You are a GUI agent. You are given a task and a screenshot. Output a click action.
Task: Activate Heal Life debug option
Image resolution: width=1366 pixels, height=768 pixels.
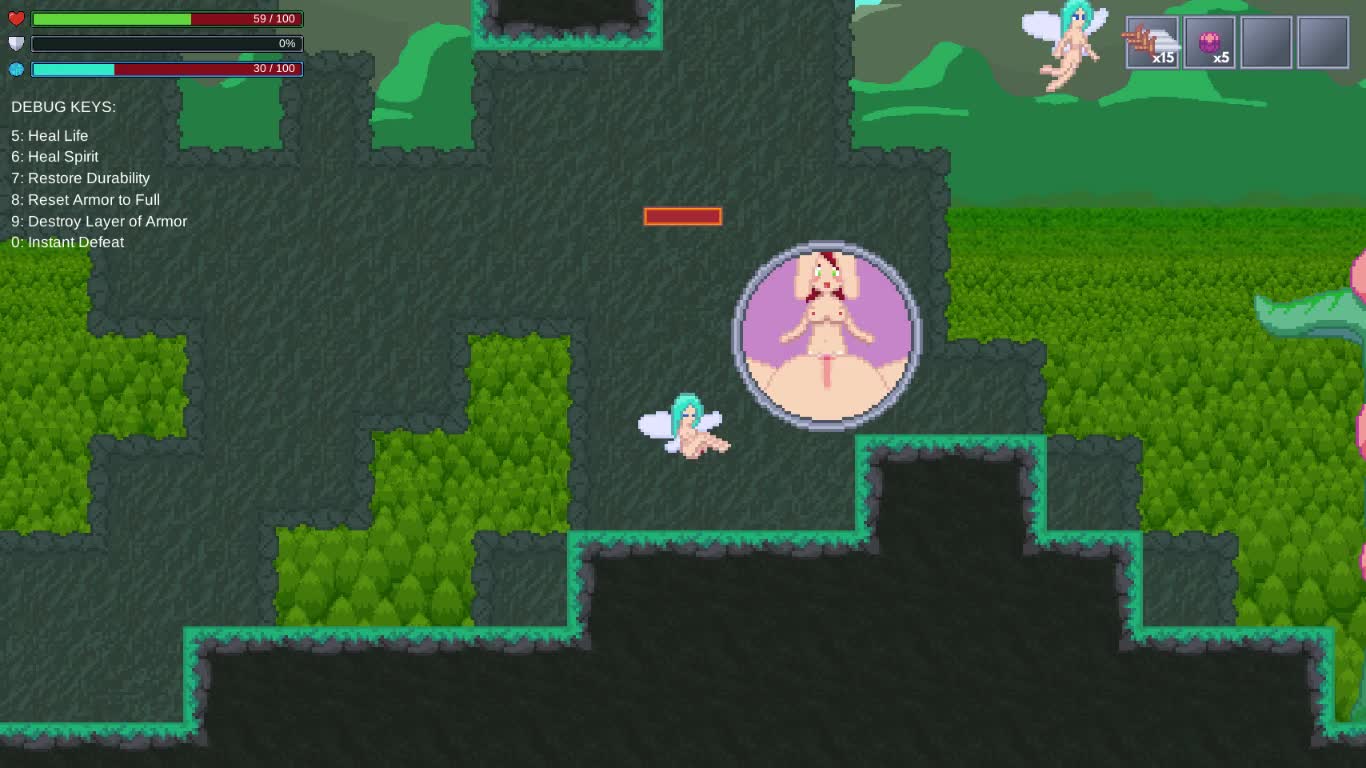click(x=48, y=135)
